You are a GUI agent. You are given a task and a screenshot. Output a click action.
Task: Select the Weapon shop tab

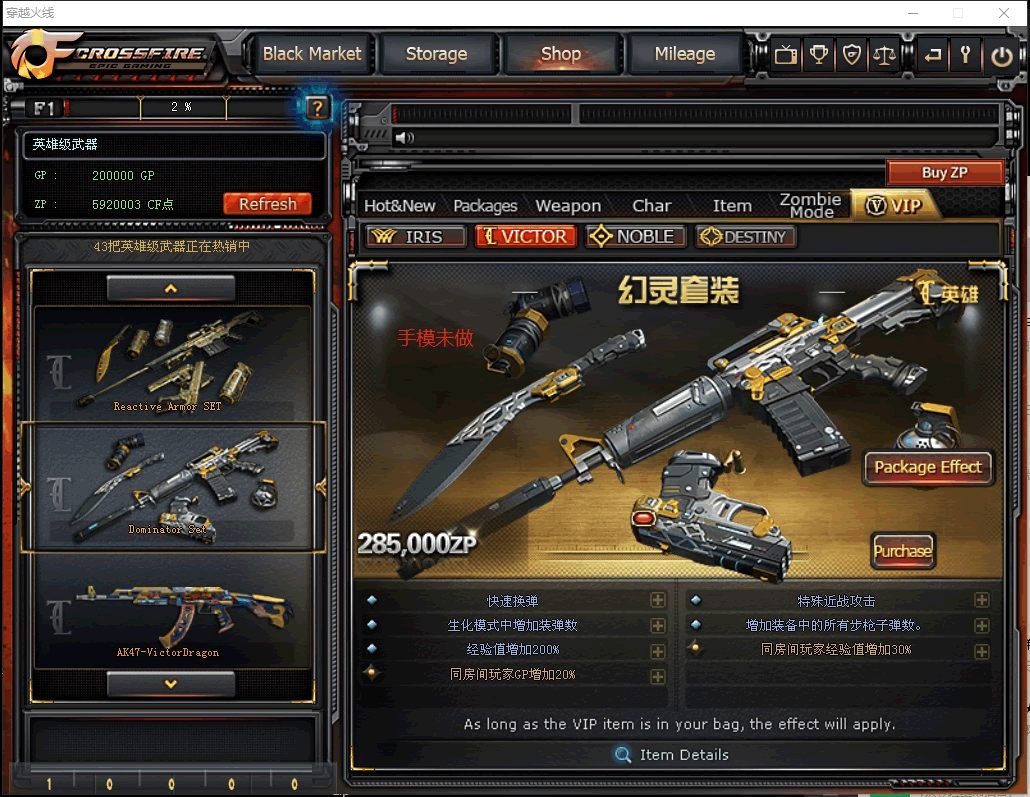click(x=568, y=206)
